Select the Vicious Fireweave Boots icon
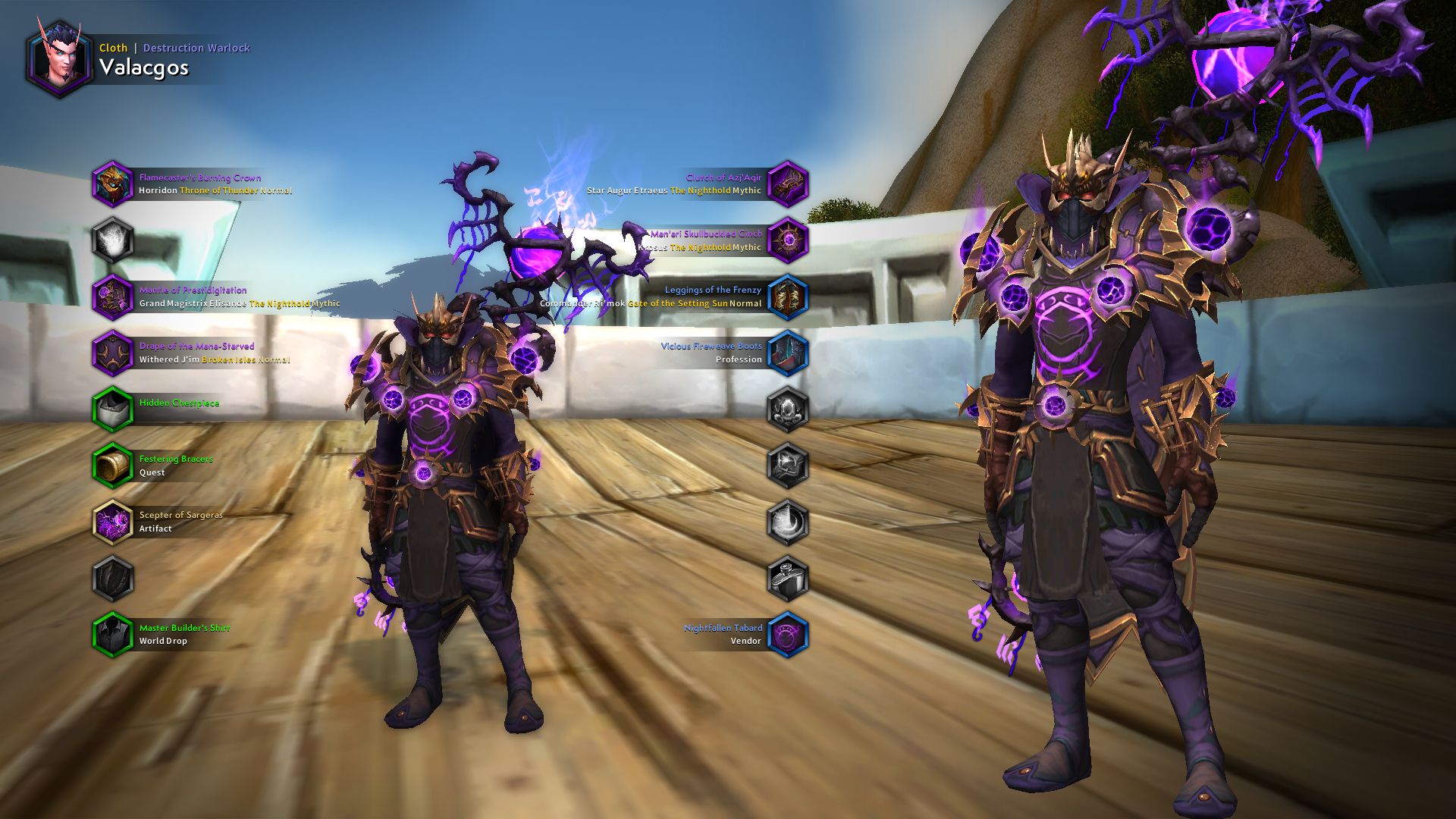This screenshot has height=819, width=1456. coord(786,352)
